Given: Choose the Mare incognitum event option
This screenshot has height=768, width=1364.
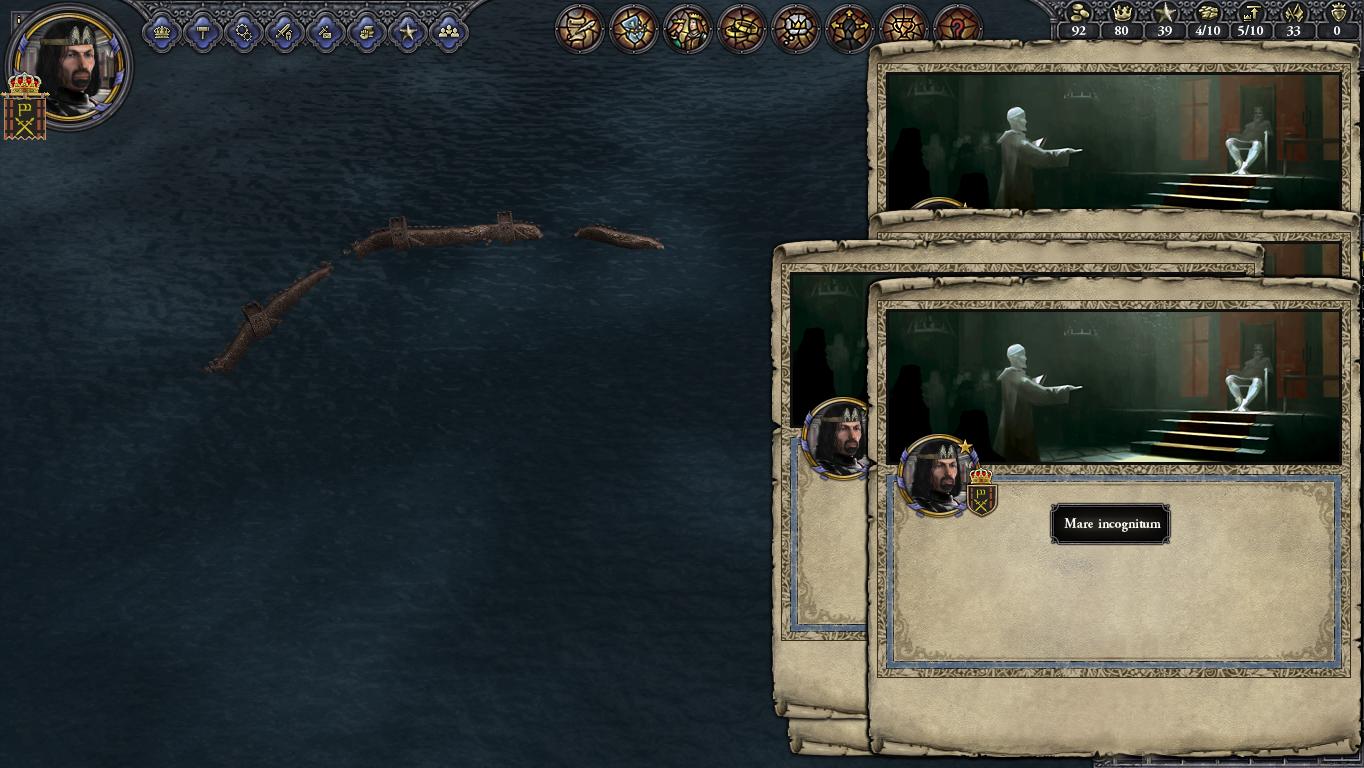Looking at the screenshot, I should point(1110,524).
